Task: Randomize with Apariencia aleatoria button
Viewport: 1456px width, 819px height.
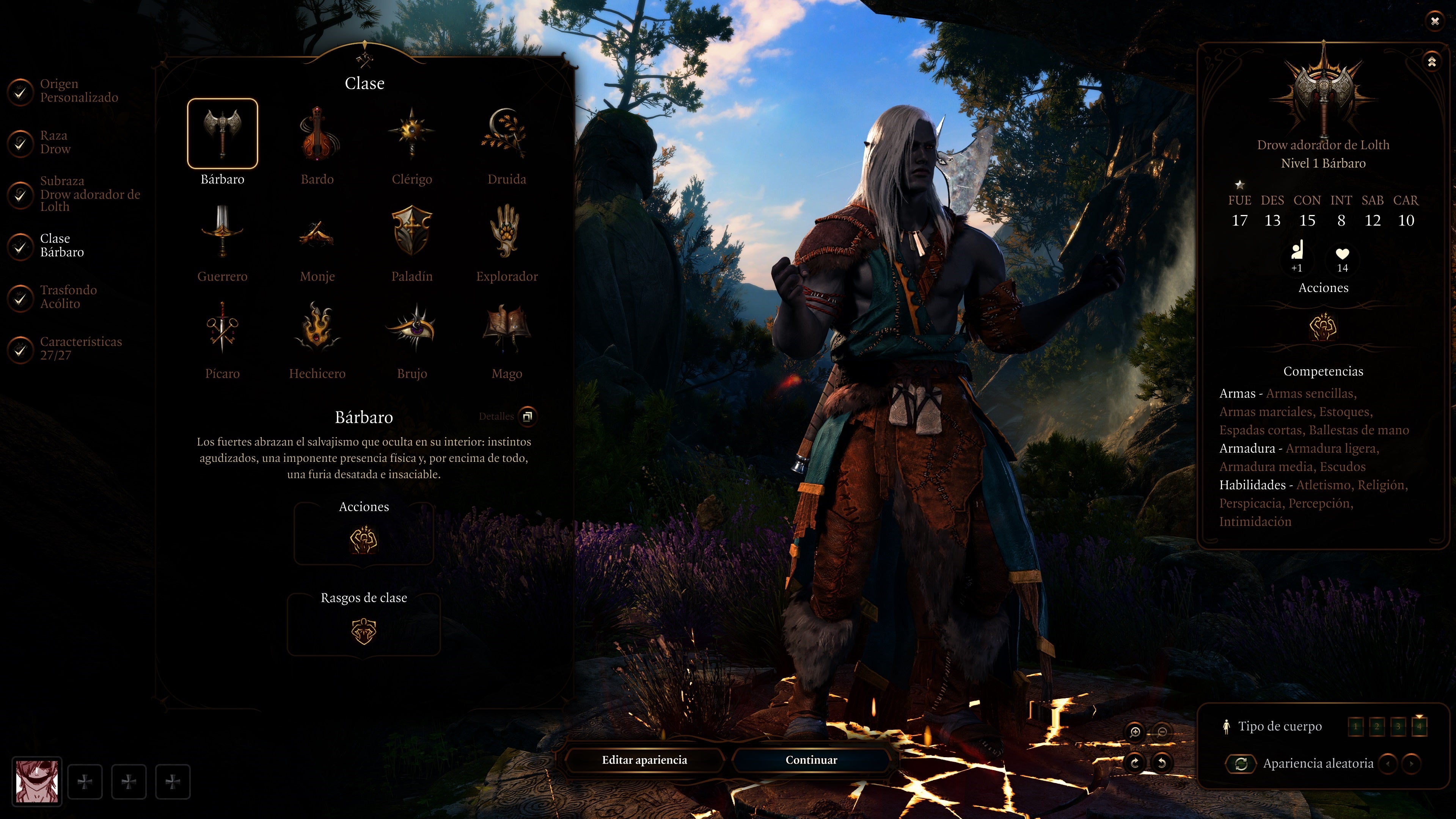Action: [x=1241, y=764]
